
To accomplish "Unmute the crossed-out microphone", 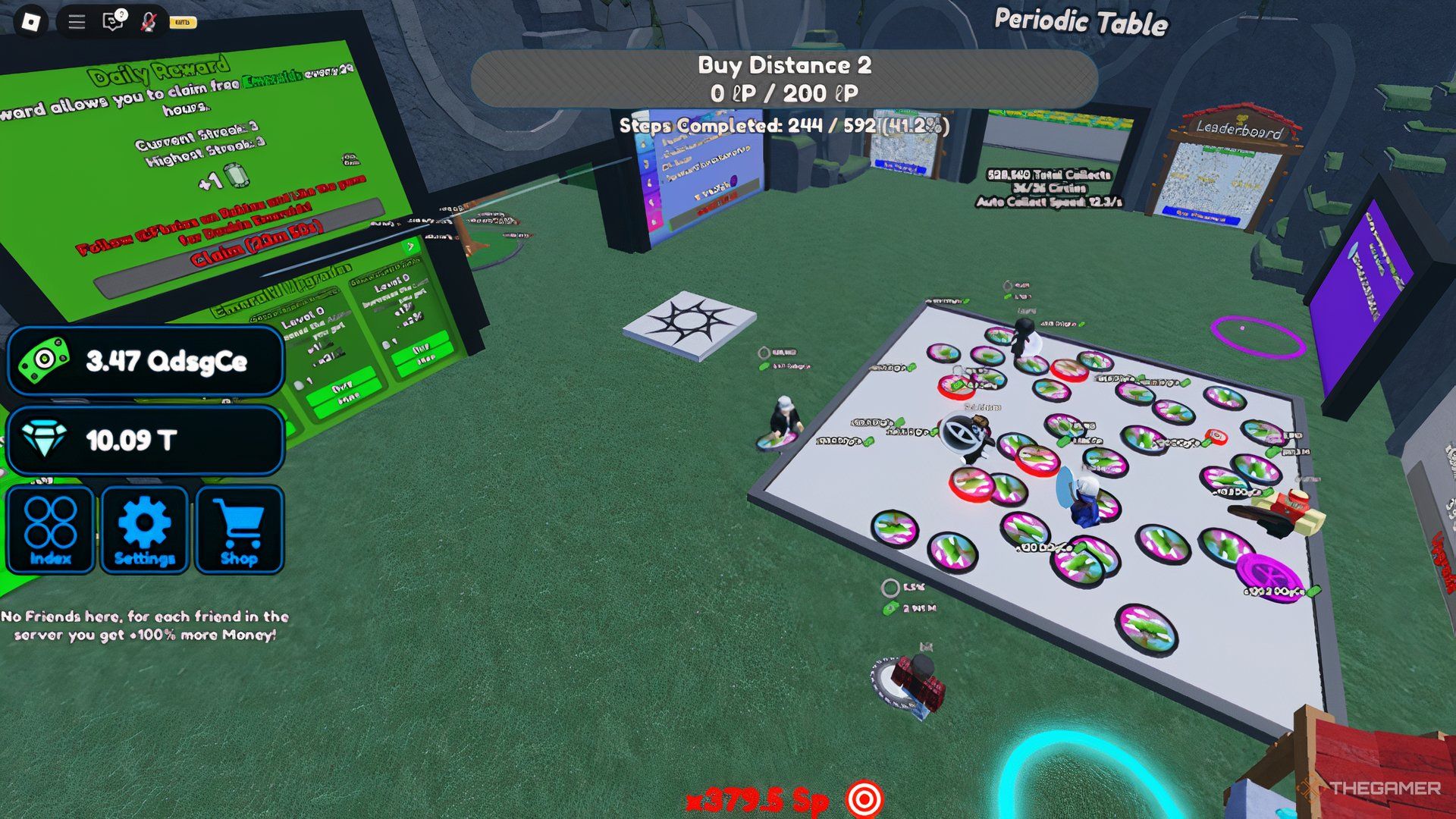I will (149, 22).
